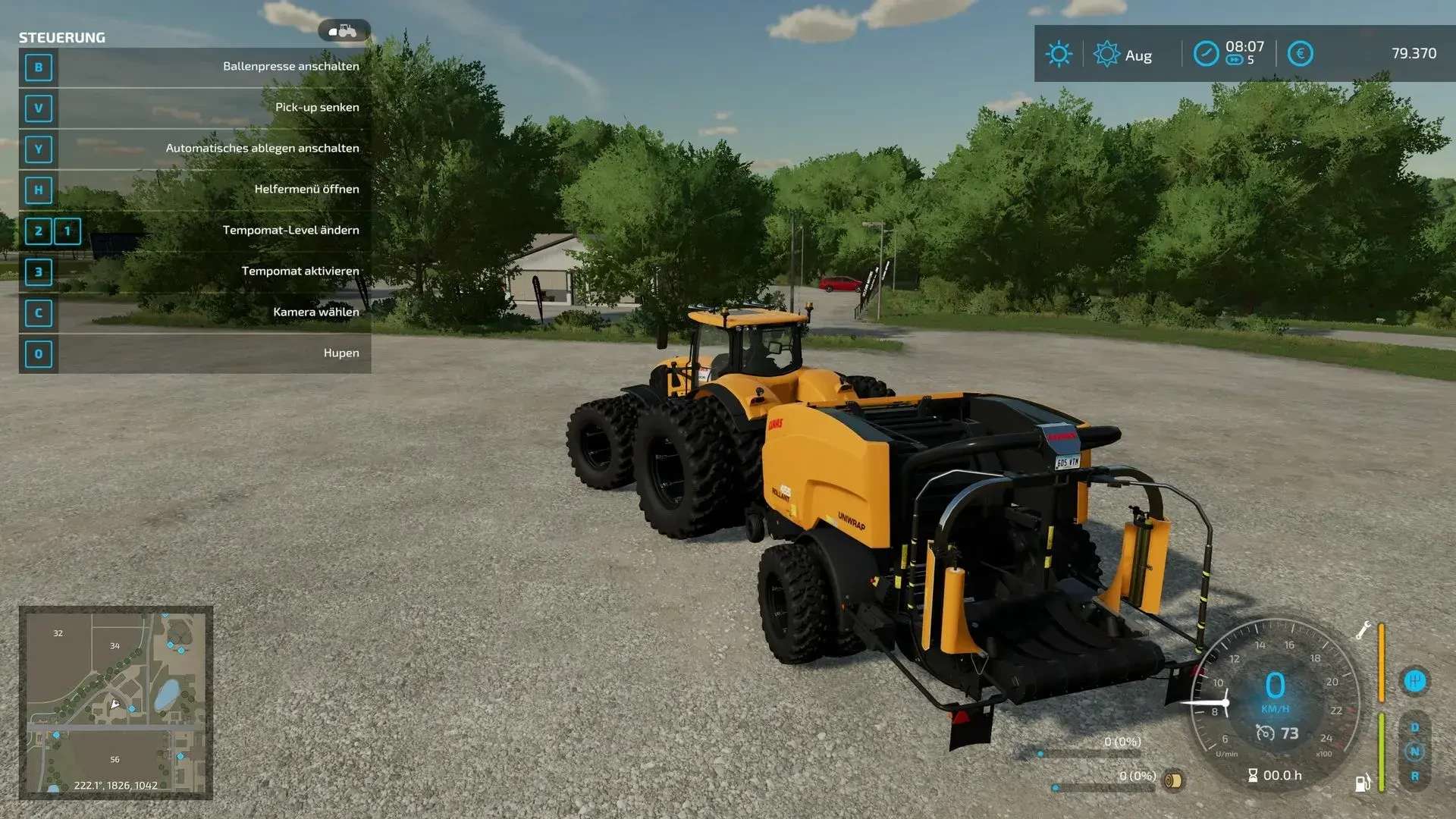Click the euro money icon

[x=1300, y=54]
